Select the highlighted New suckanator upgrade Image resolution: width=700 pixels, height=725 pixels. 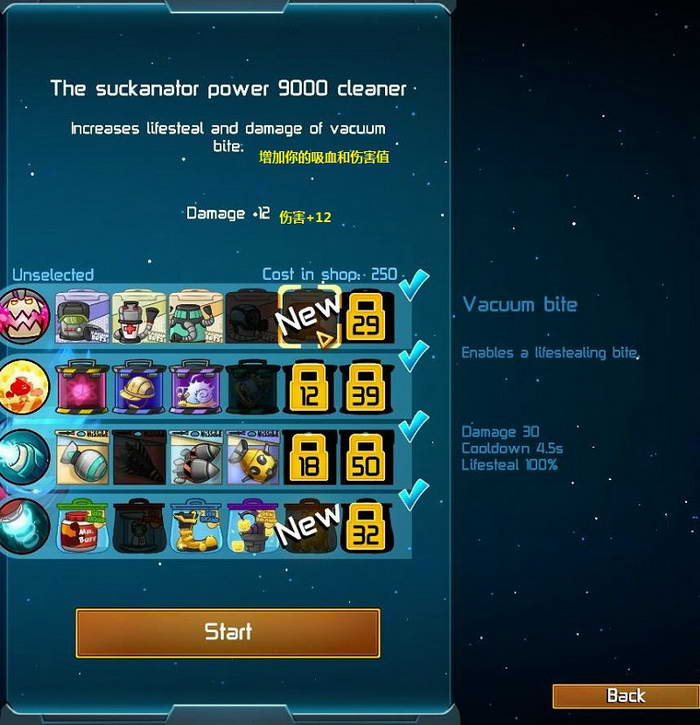point(310,316)
